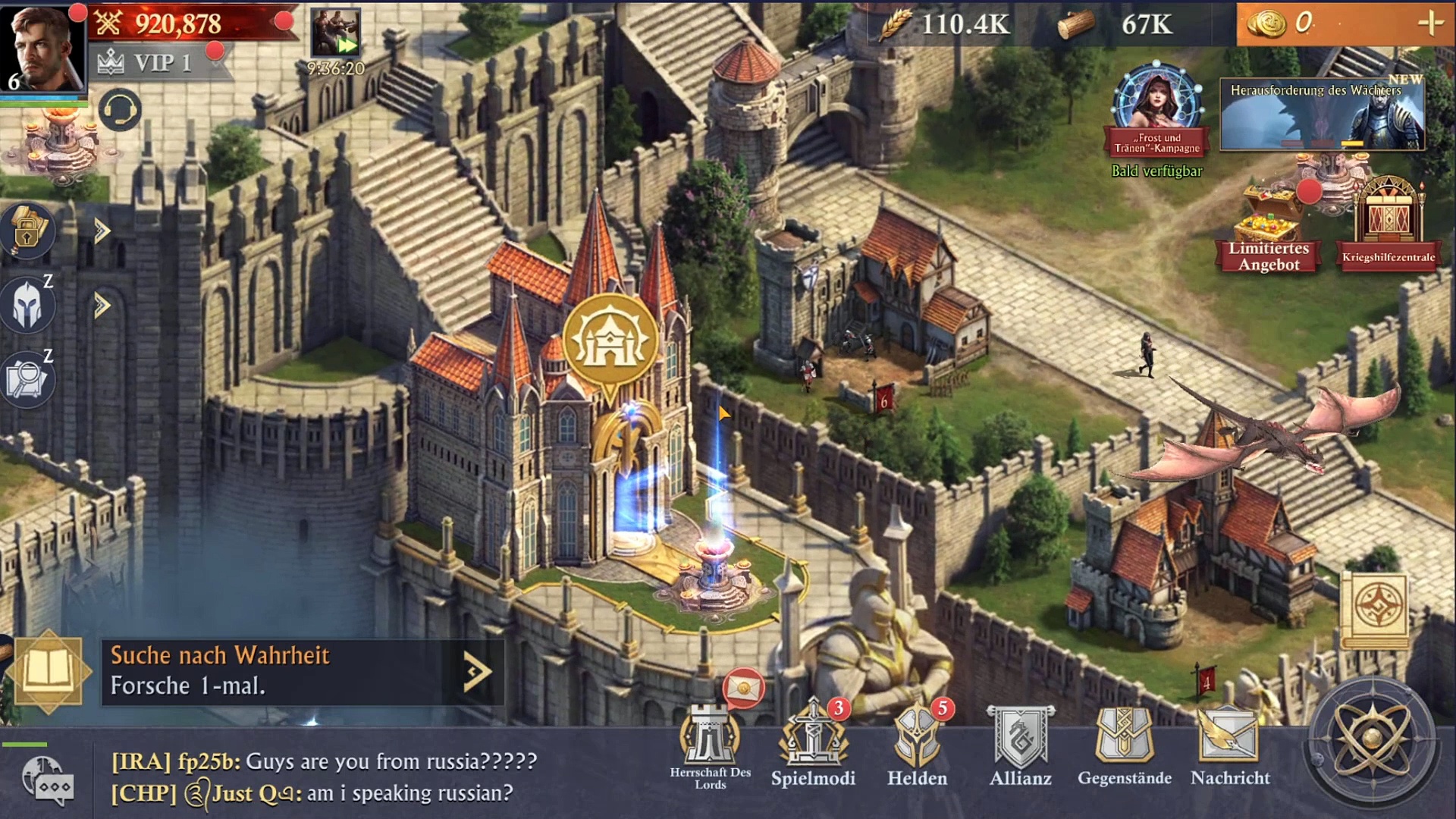Image resolution: width=1456 pixels, height=819 pixels.
Task: Go to the world map globe button
Action: click(1371, 739)
